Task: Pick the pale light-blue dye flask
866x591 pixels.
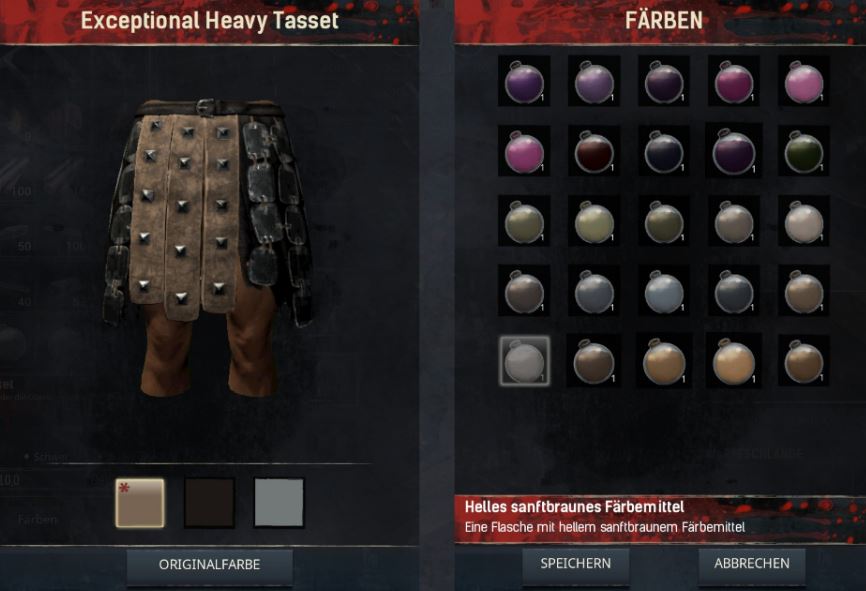Action: click(x=664, y=292)
